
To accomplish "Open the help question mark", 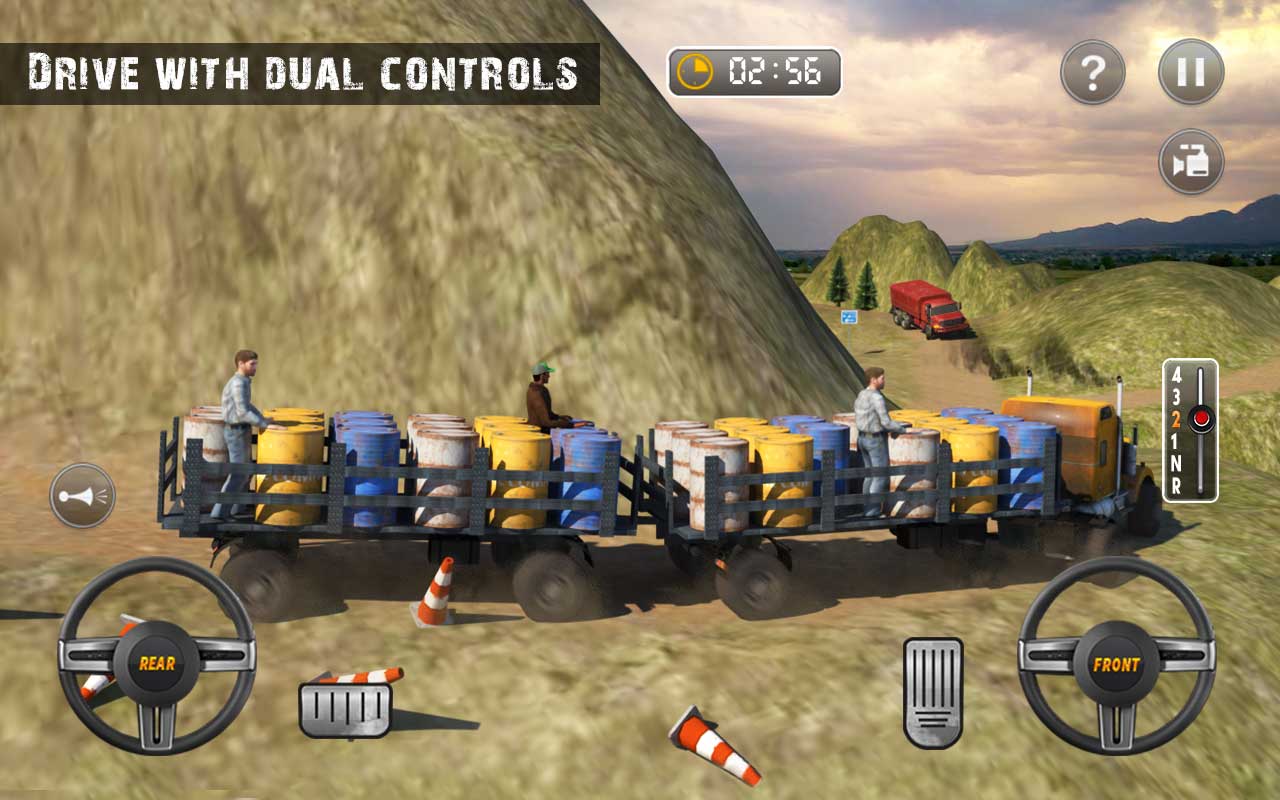I will pyautogui.click(x=1092, y=70).
